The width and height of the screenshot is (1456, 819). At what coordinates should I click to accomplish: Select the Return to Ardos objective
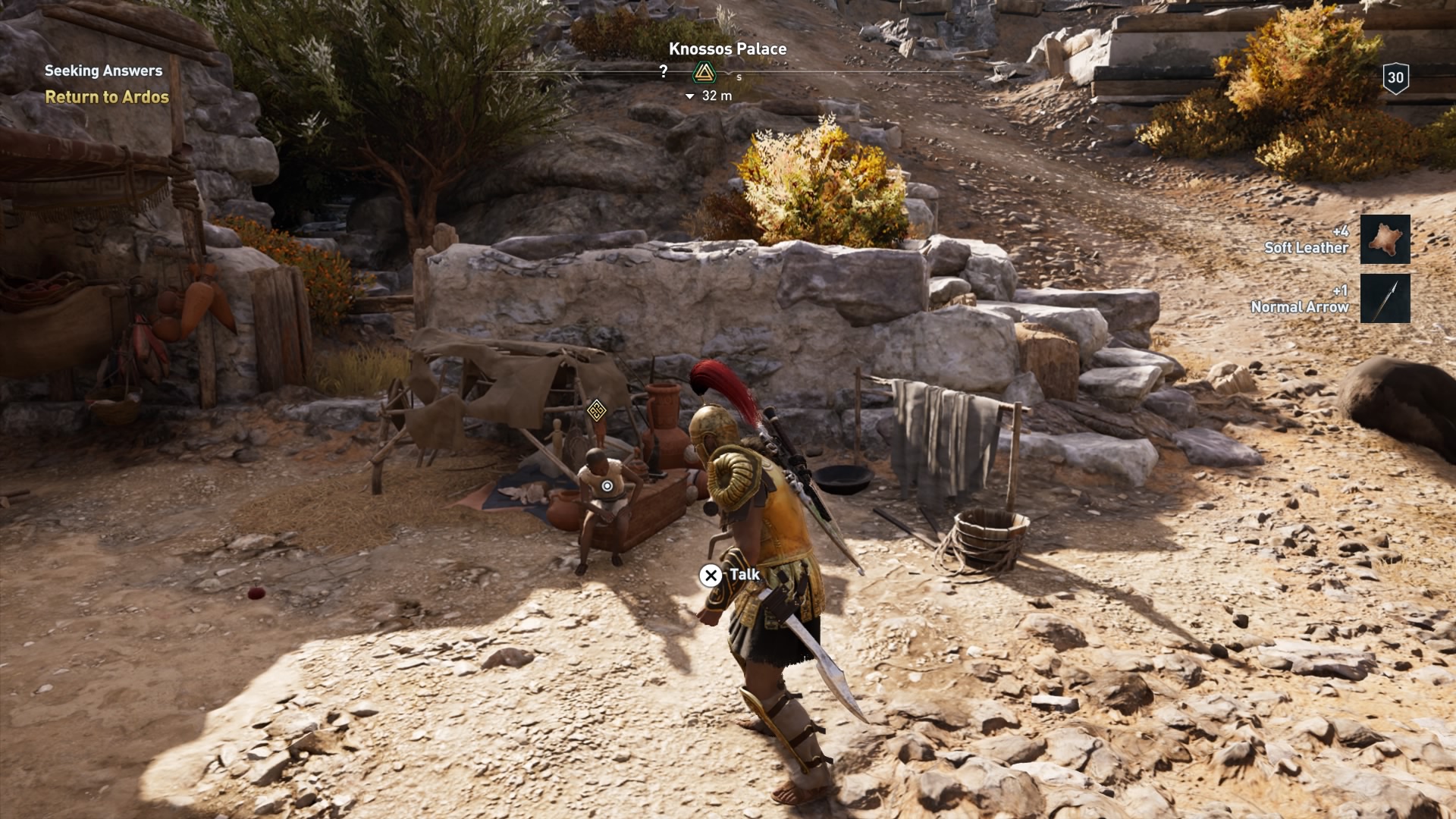(107, 98)
